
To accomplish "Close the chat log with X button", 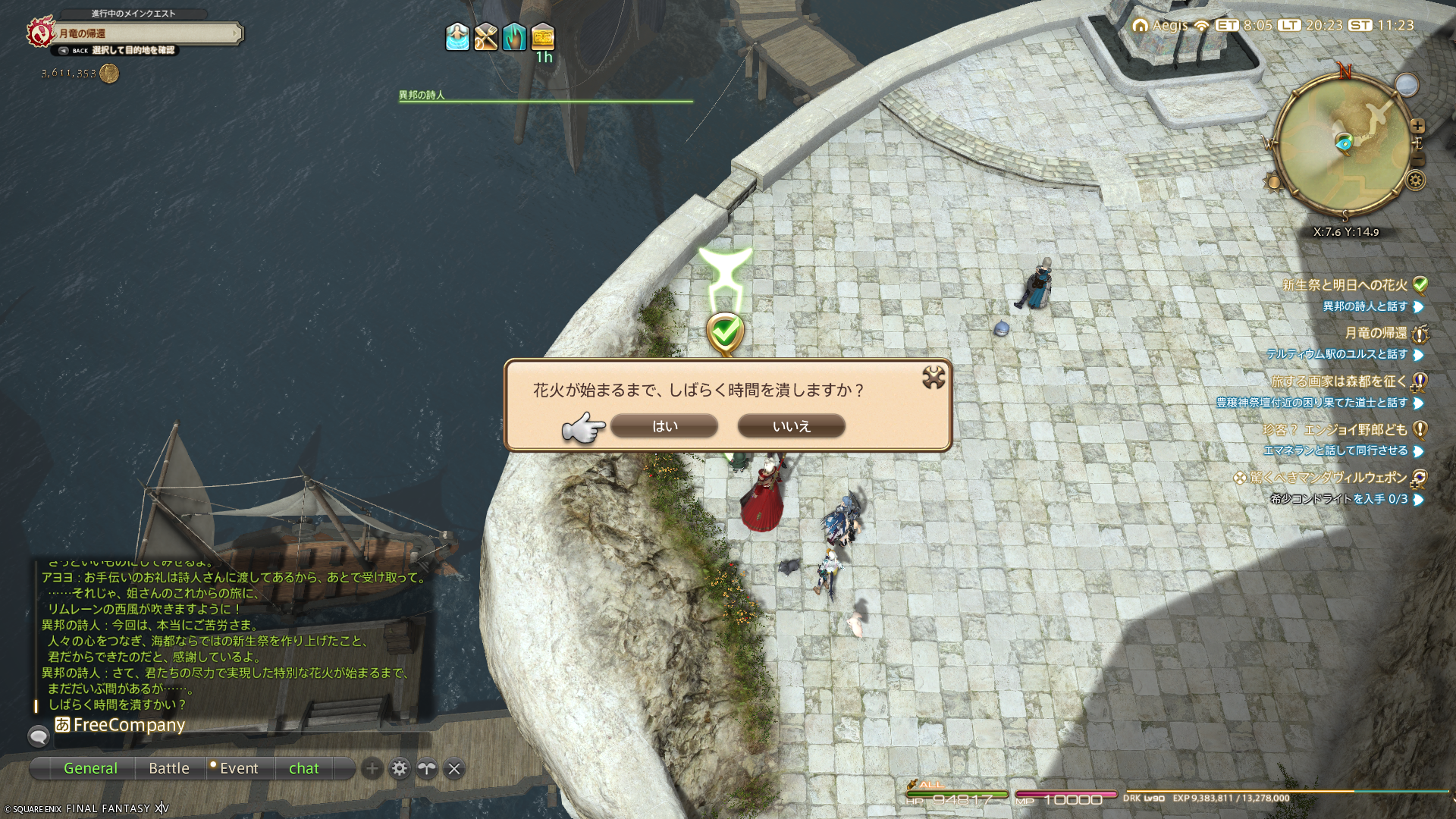I will coord(454,769).
